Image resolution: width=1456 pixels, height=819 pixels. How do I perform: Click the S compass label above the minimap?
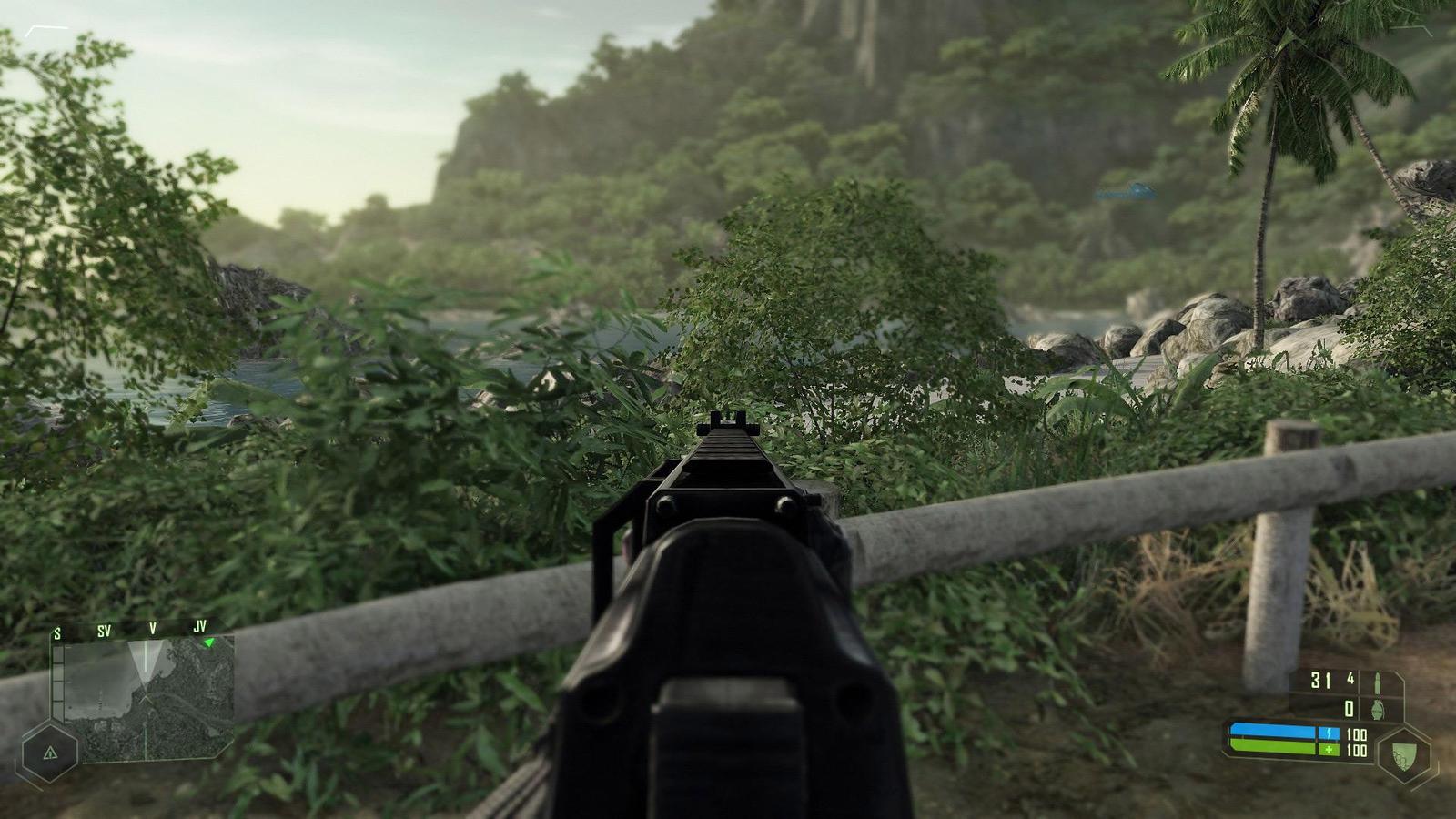coord(56,632)
